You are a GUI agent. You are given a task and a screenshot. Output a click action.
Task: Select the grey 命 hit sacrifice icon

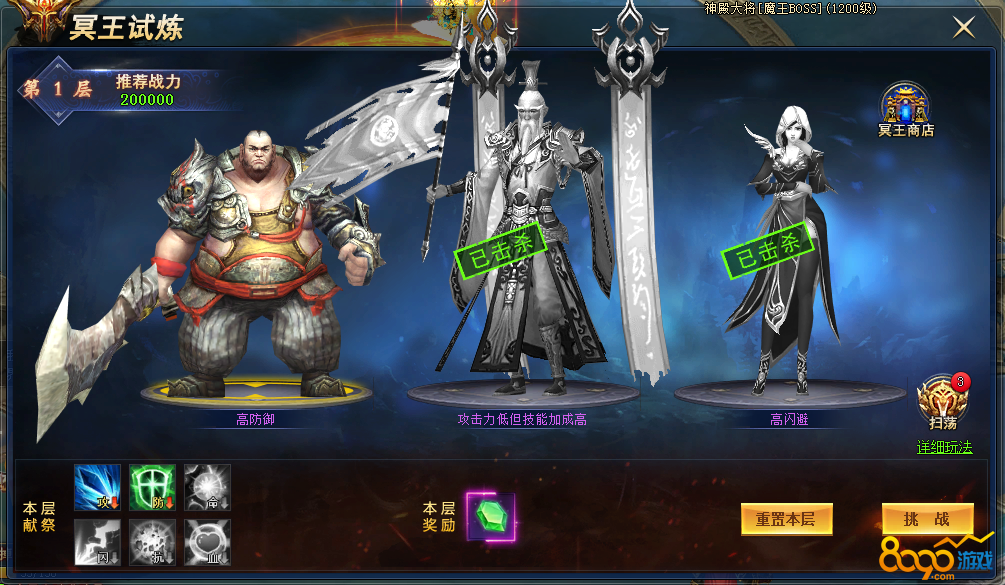pyautogui.click(x=207, y=487)
